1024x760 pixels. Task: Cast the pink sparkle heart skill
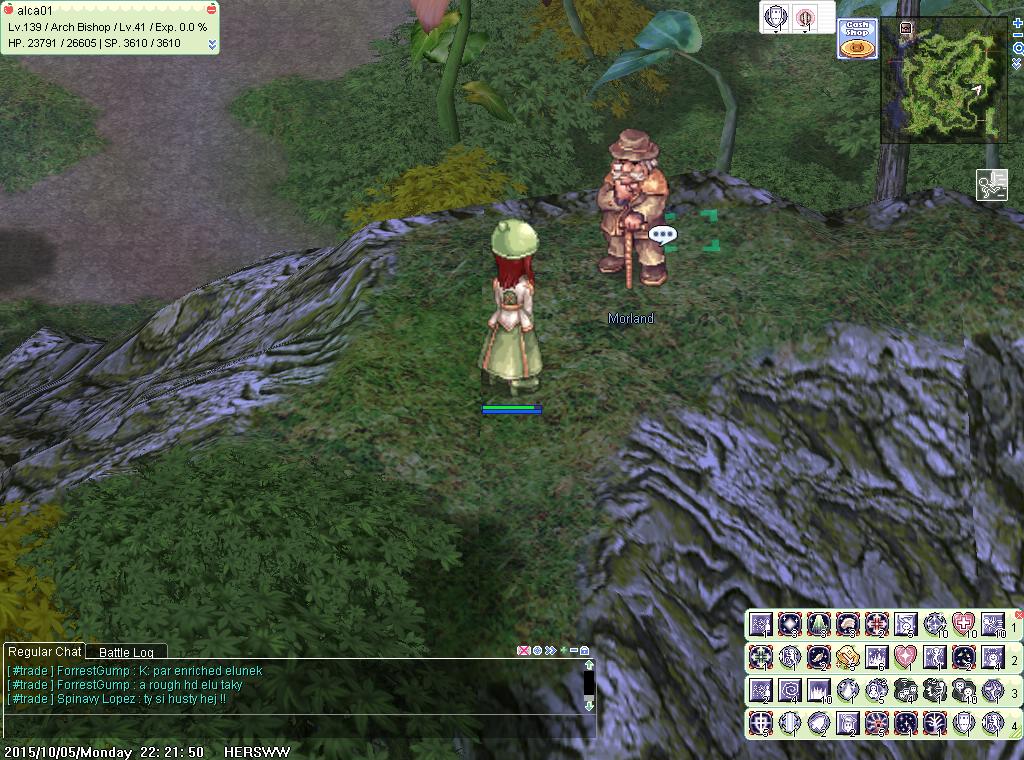pyautogui.click(x=904, y=658)
